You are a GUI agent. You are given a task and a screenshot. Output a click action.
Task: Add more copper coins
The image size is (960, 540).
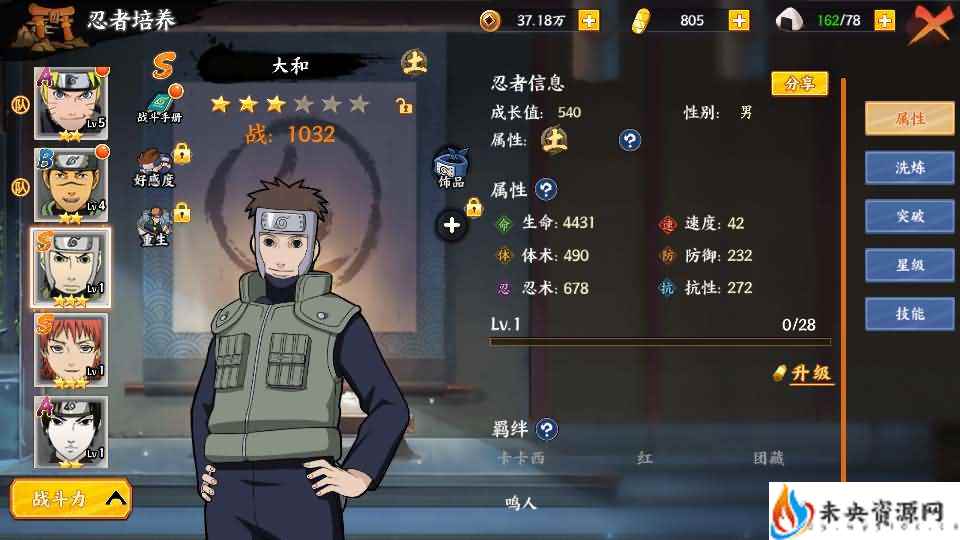pos(589,21)
